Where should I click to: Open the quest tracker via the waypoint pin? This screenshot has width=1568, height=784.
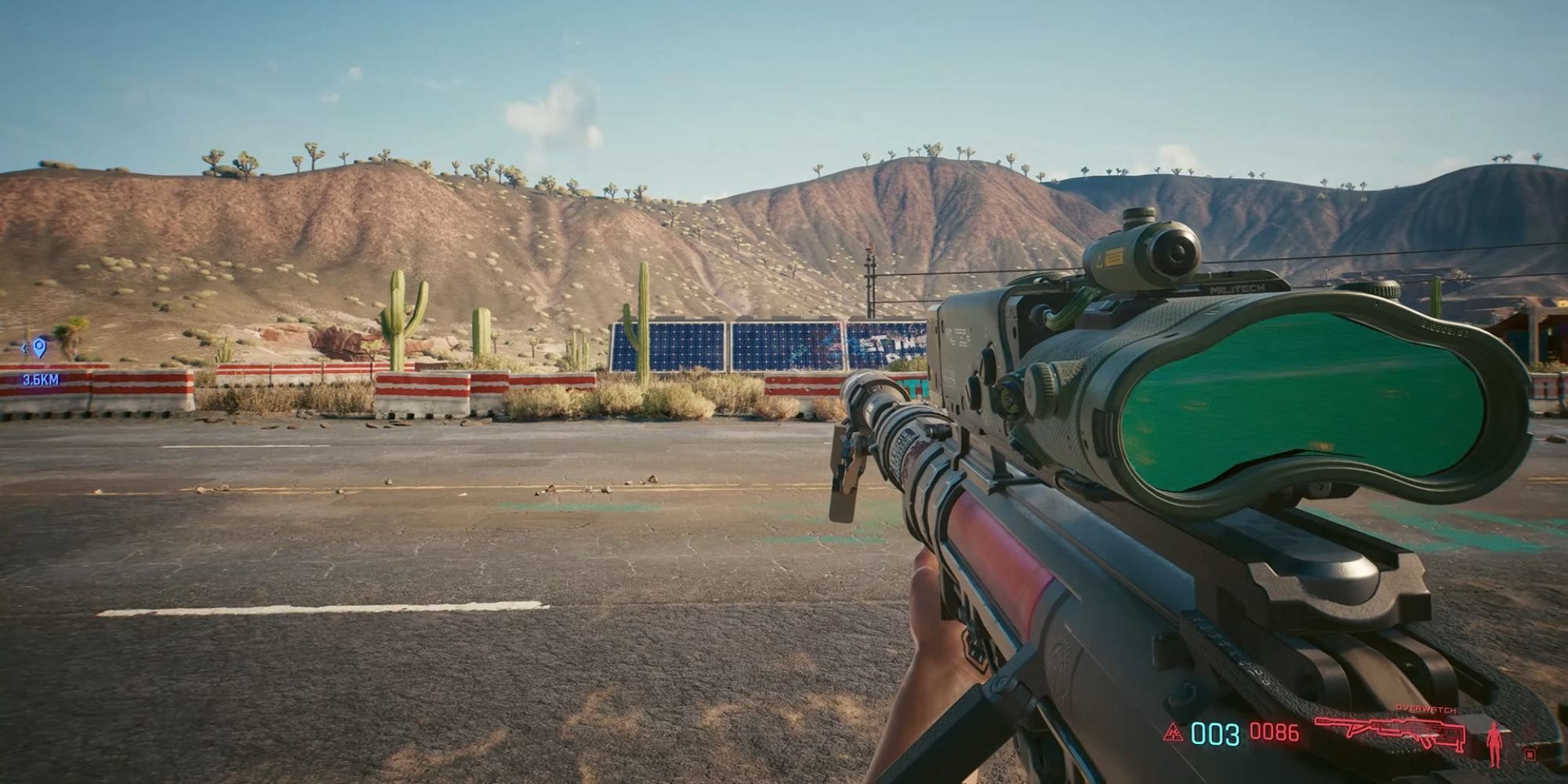point(38,347)
